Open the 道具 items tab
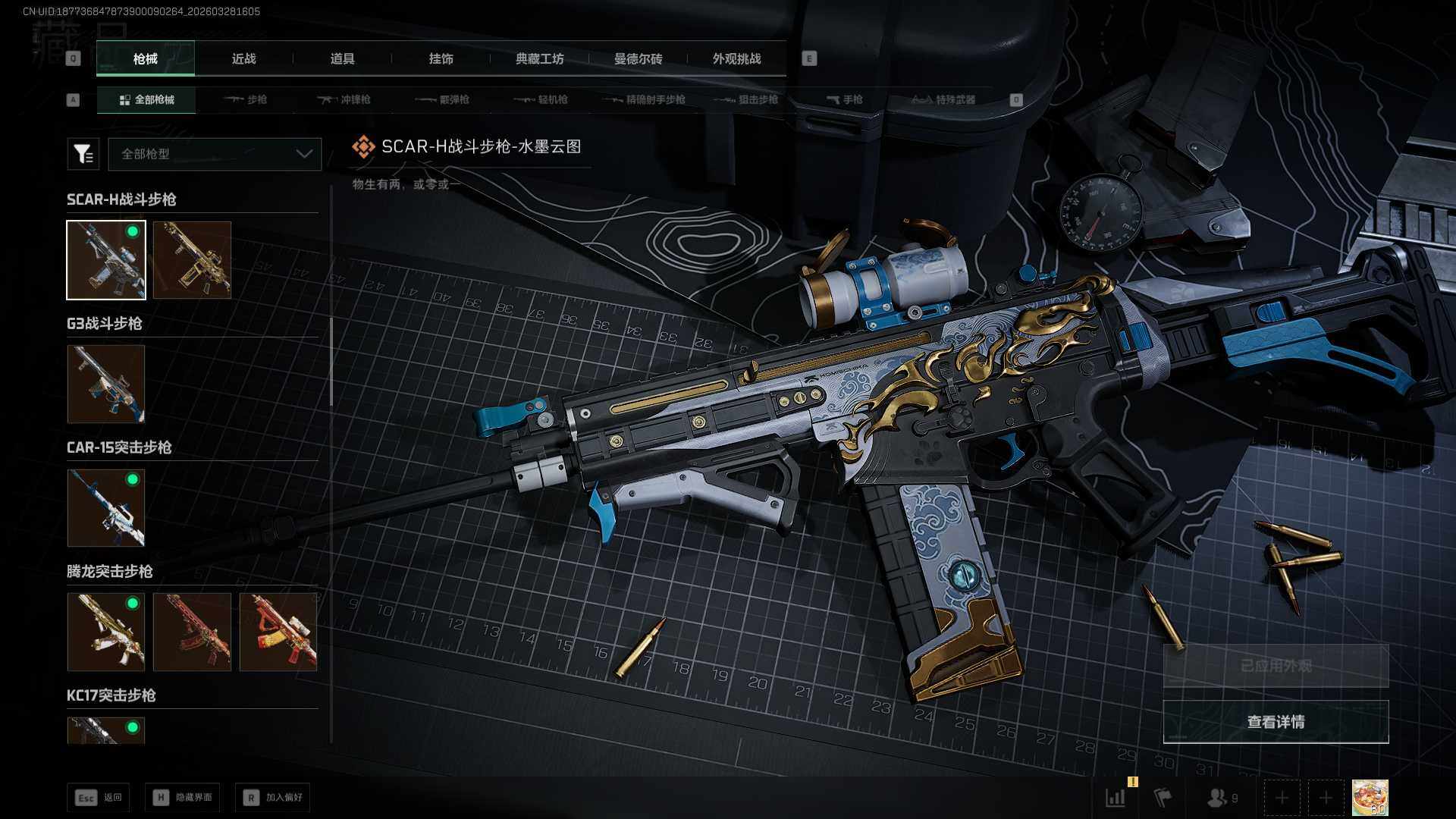 click(342, 59)
